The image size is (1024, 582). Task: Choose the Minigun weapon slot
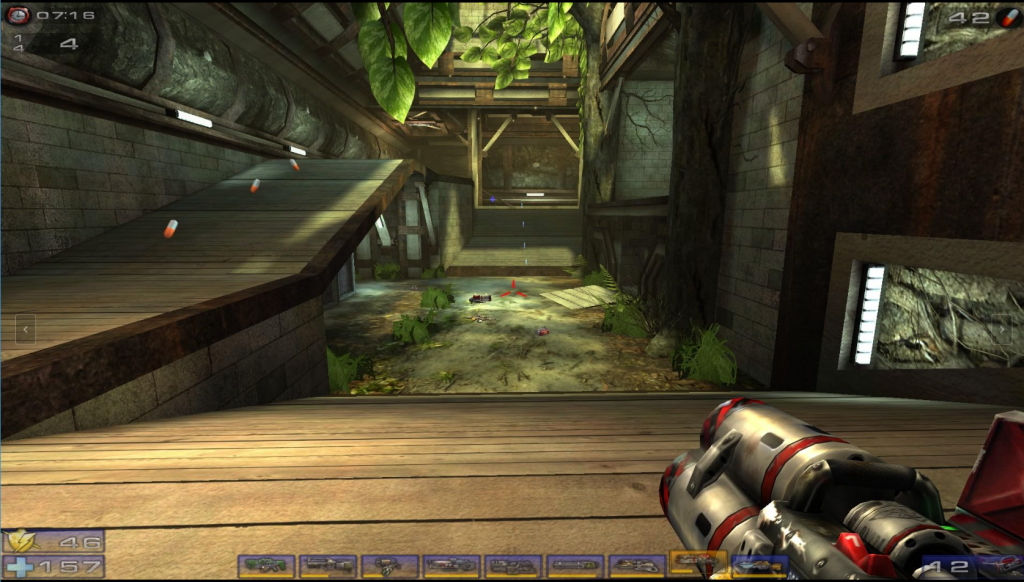(x=576, y=566)
